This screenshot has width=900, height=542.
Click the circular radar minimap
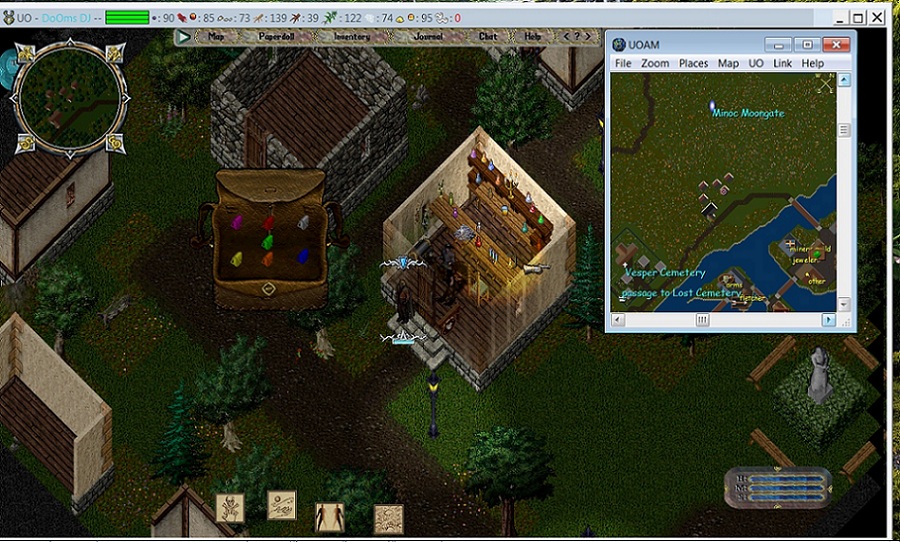coord(70,97)
